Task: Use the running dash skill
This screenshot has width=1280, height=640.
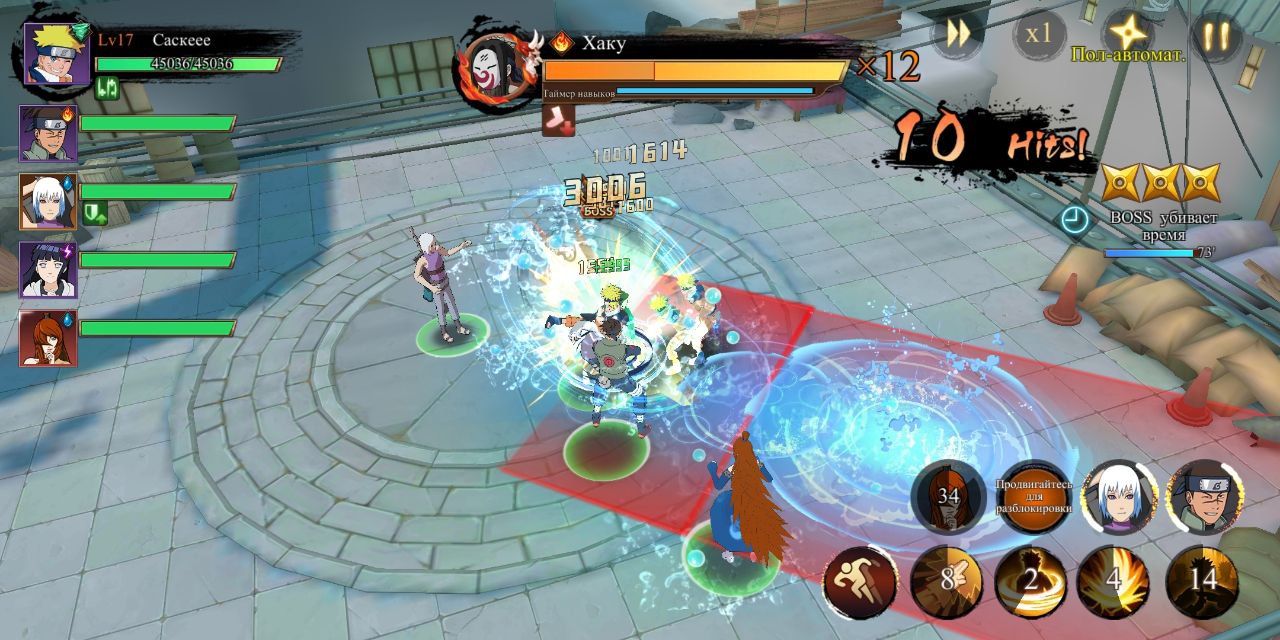Action: pos(860,582)
